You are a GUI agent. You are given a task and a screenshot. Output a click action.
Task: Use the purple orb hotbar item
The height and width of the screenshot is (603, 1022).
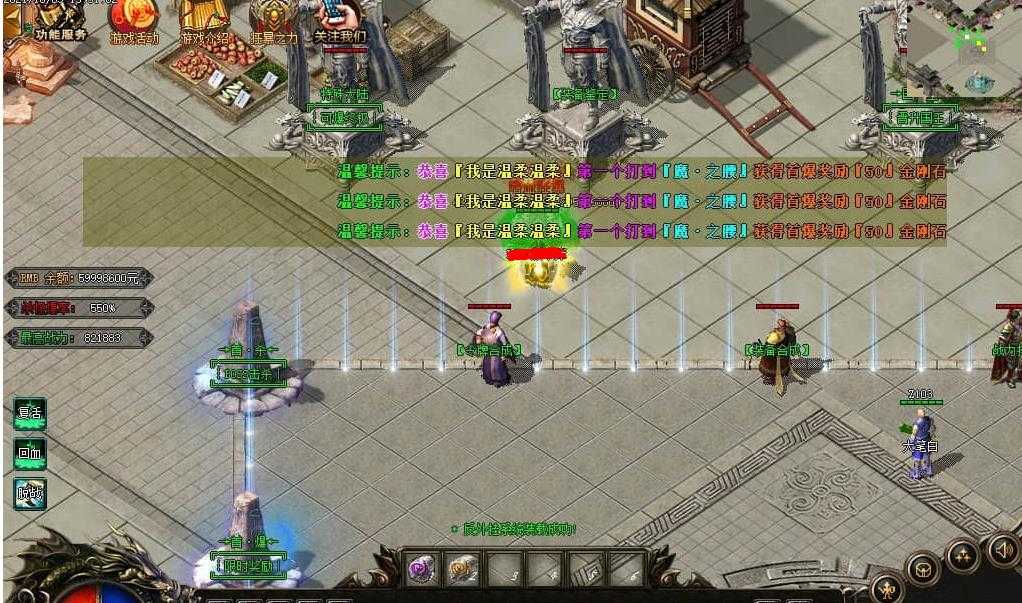(421, 570)
